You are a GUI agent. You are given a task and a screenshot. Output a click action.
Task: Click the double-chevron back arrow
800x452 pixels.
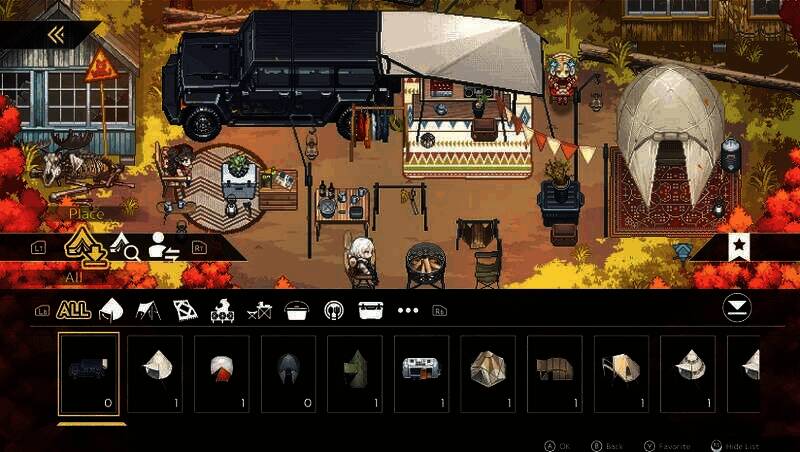point(56,35)
